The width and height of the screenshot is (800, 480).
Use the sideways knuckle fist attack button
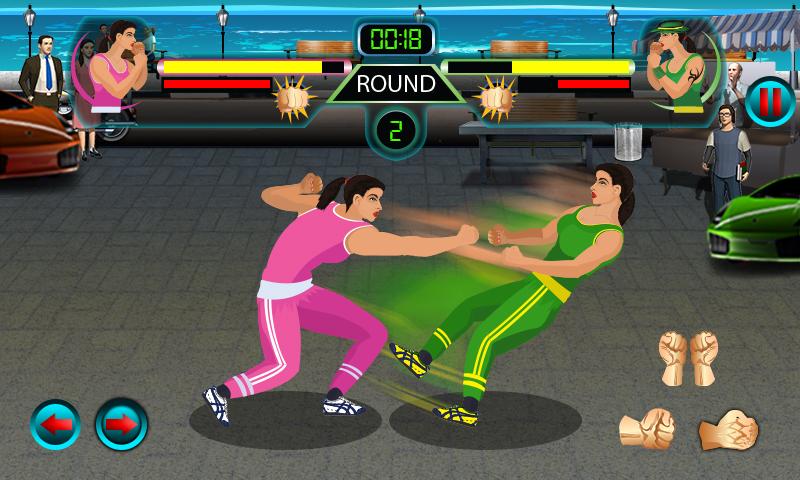tap(728, 430)
